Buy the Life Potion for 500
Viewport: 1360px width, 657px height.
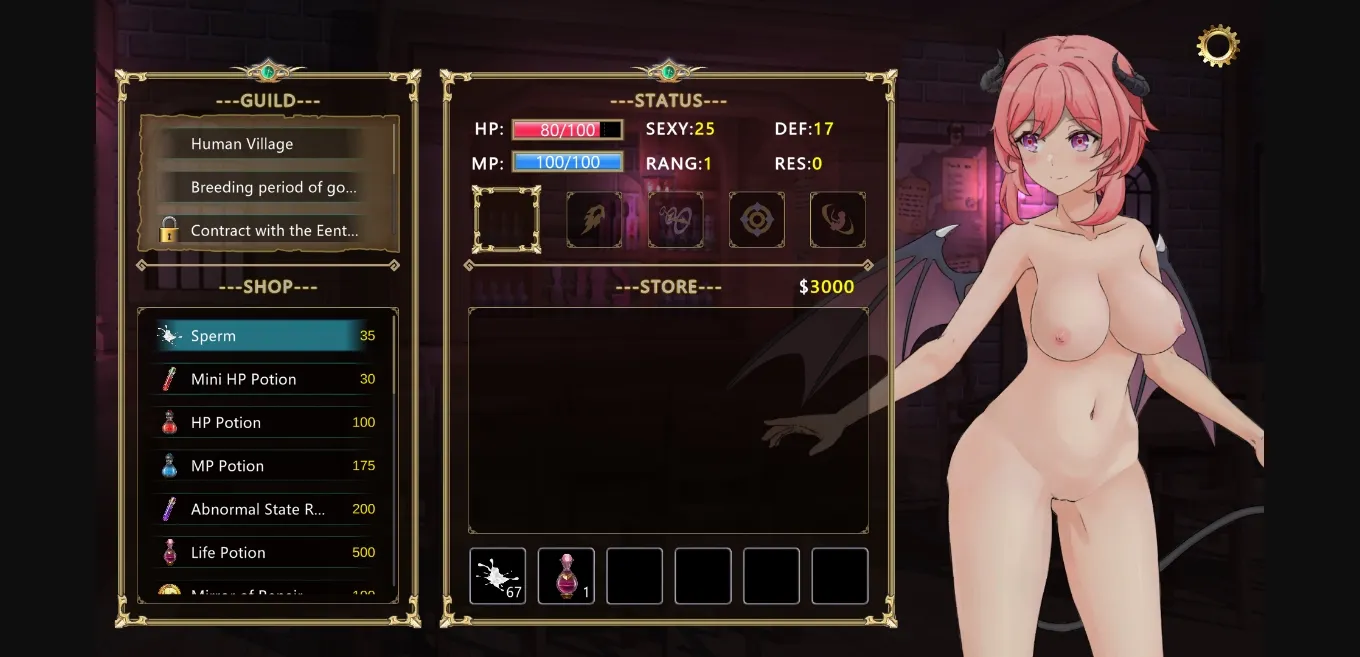[x=266, y=552]
